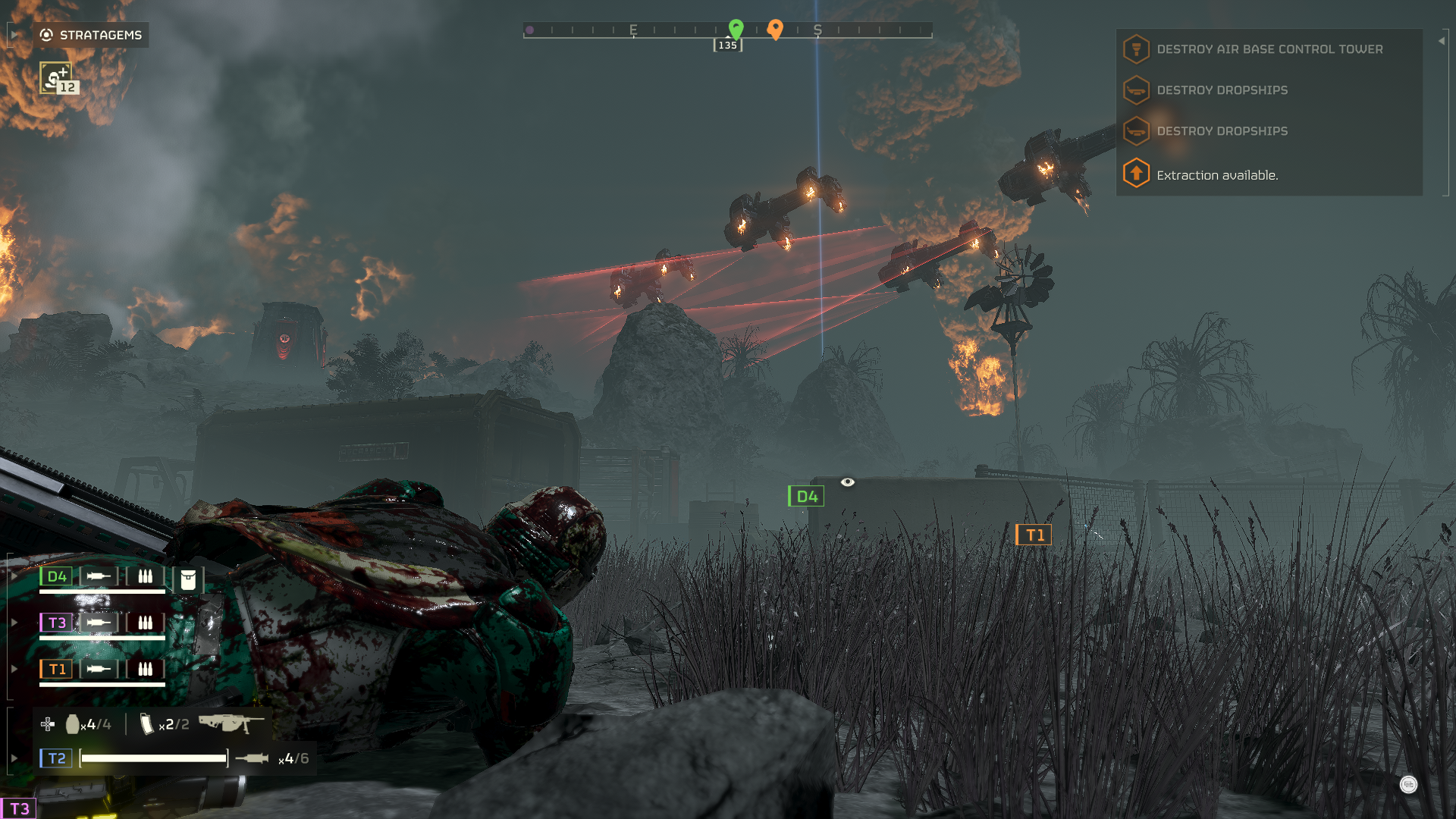
Task: Collapse the objectives panel arrow
Action: [1442, 41]
